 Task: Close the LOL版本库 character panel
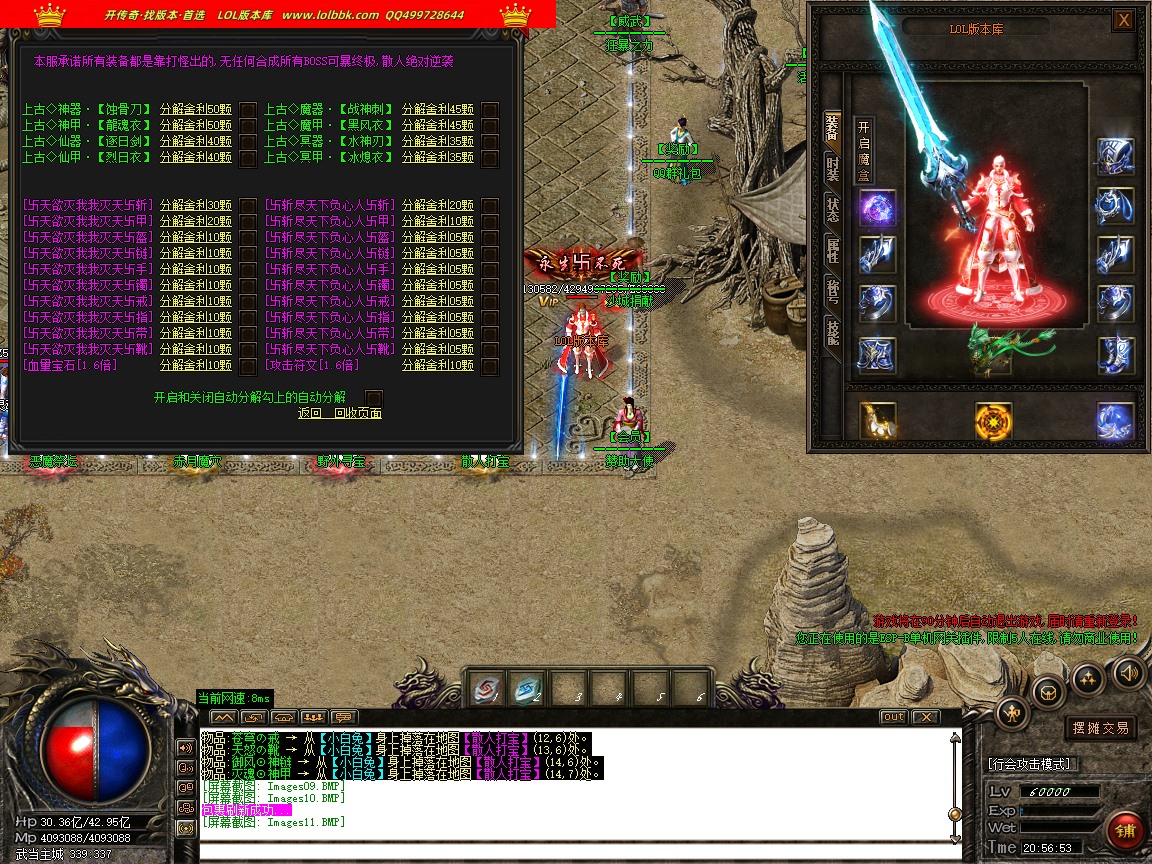point(1124,20)
